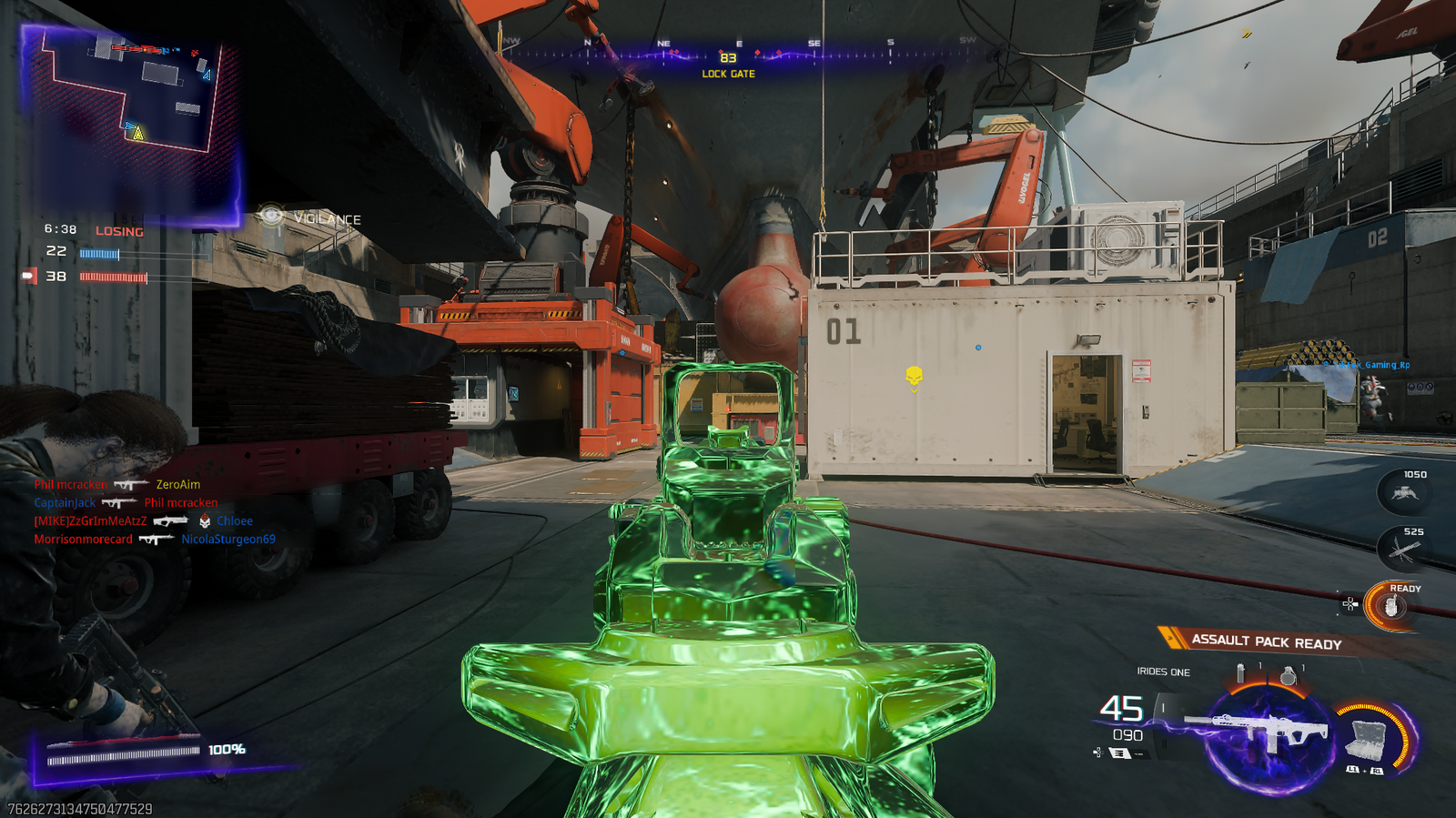Click the yellow skull death marker
Viewport: 1456px width, 818px height.
[915, 375]
